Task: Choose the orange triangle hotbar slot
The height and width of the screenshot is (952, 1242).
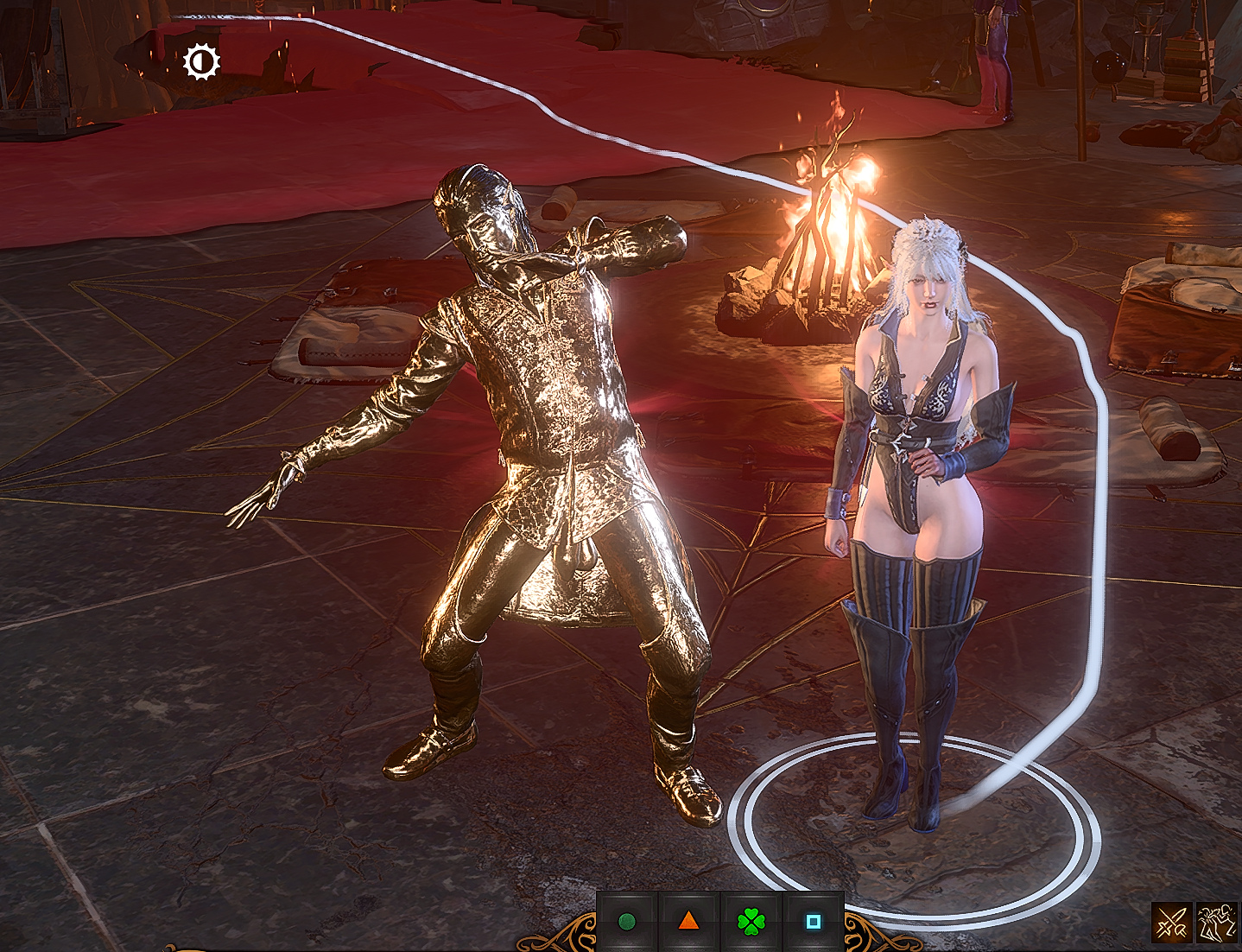Action: click(x=688, y=922)
